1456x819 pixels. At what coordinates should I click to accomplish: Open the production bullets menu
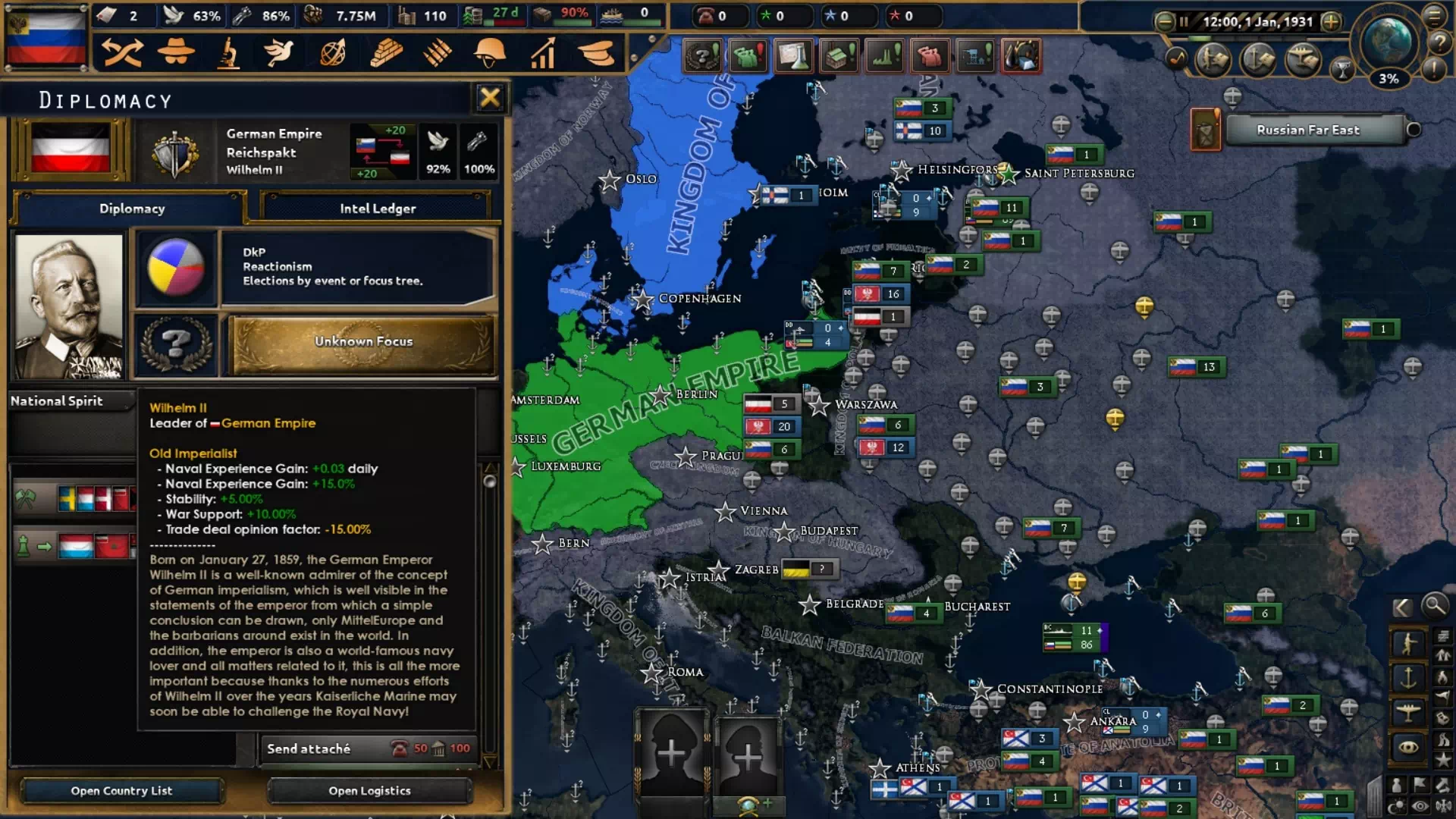tap(438, 53)
